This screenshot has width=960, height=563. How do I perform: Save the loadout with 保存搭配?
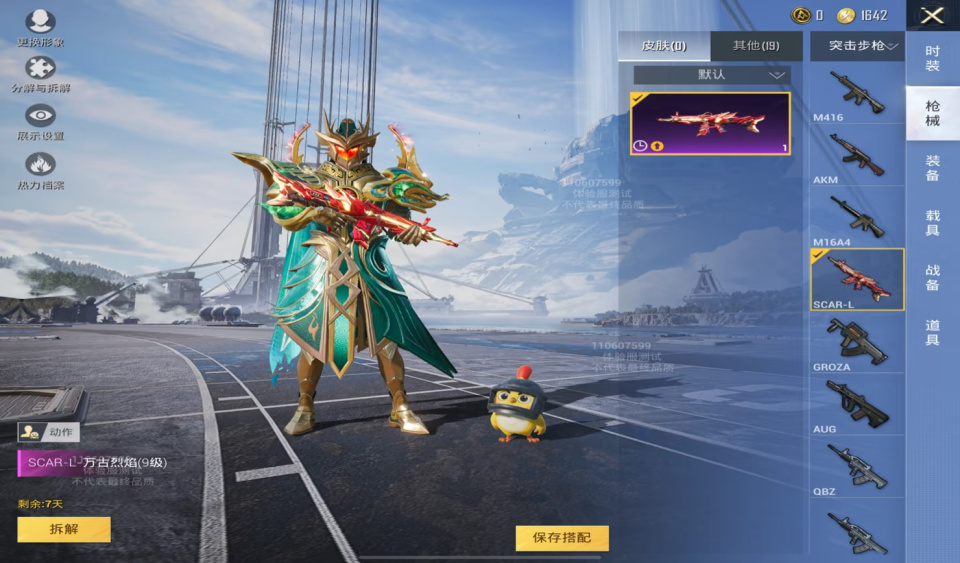[561, 538]
